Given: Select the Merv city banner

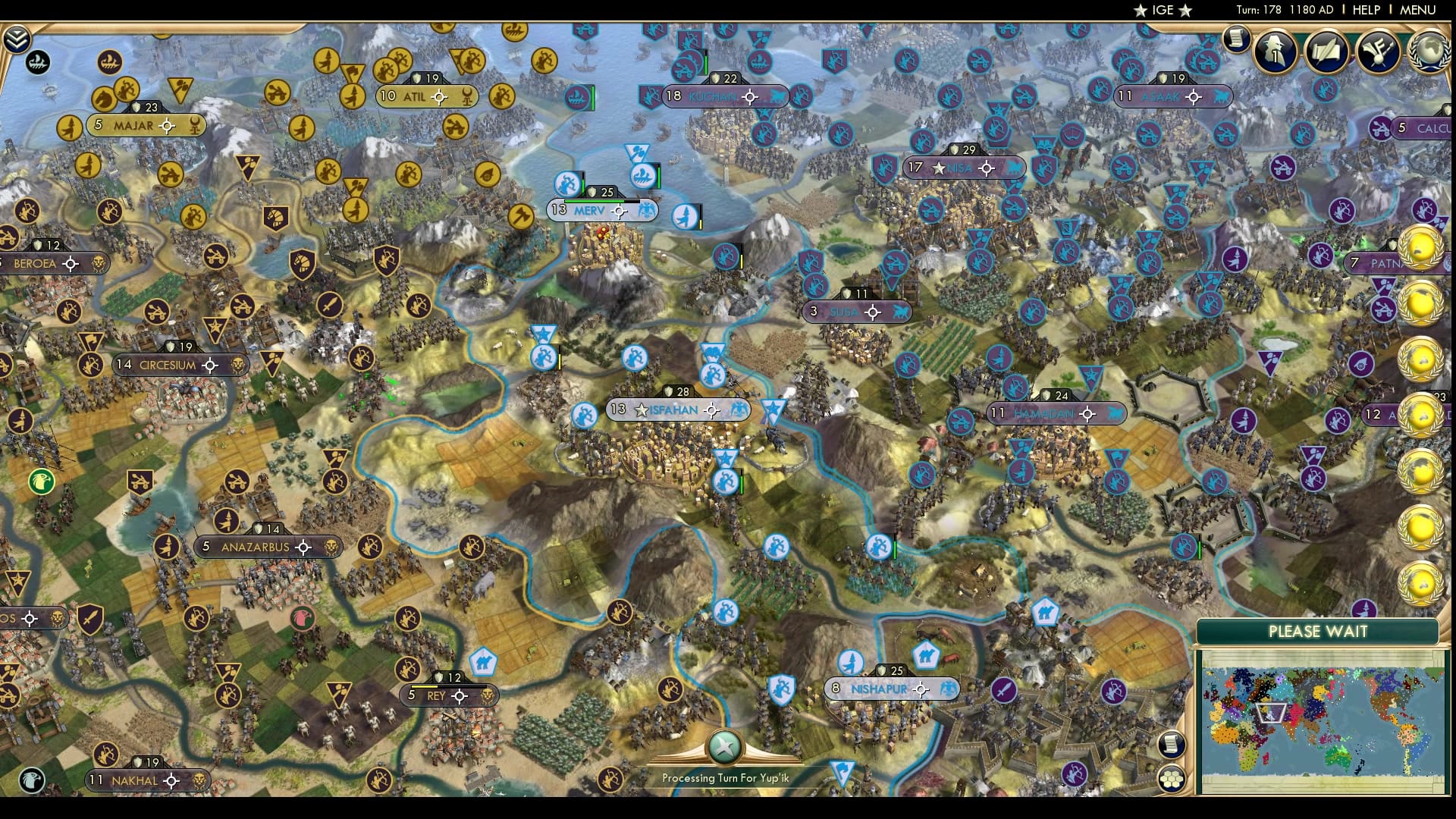Looking at the screenshot, I should pos(600,210).
